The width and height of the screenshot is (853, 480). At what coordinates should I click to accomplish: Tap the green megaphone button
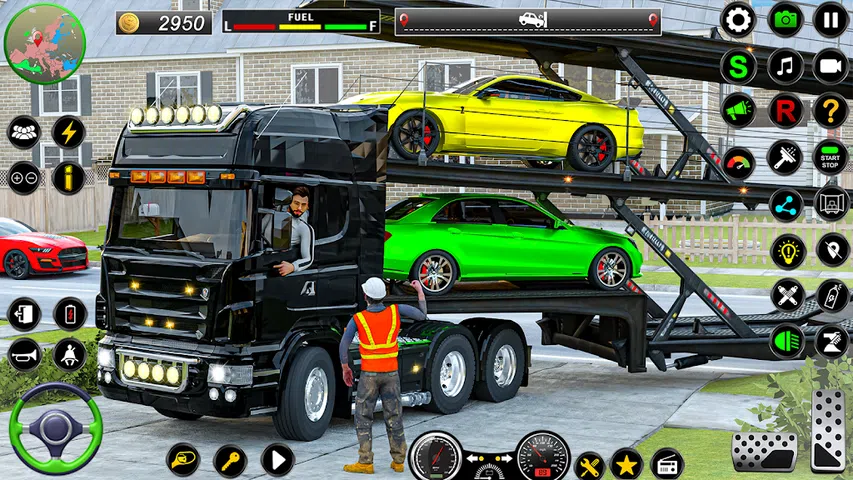click(x=738, y=111)
